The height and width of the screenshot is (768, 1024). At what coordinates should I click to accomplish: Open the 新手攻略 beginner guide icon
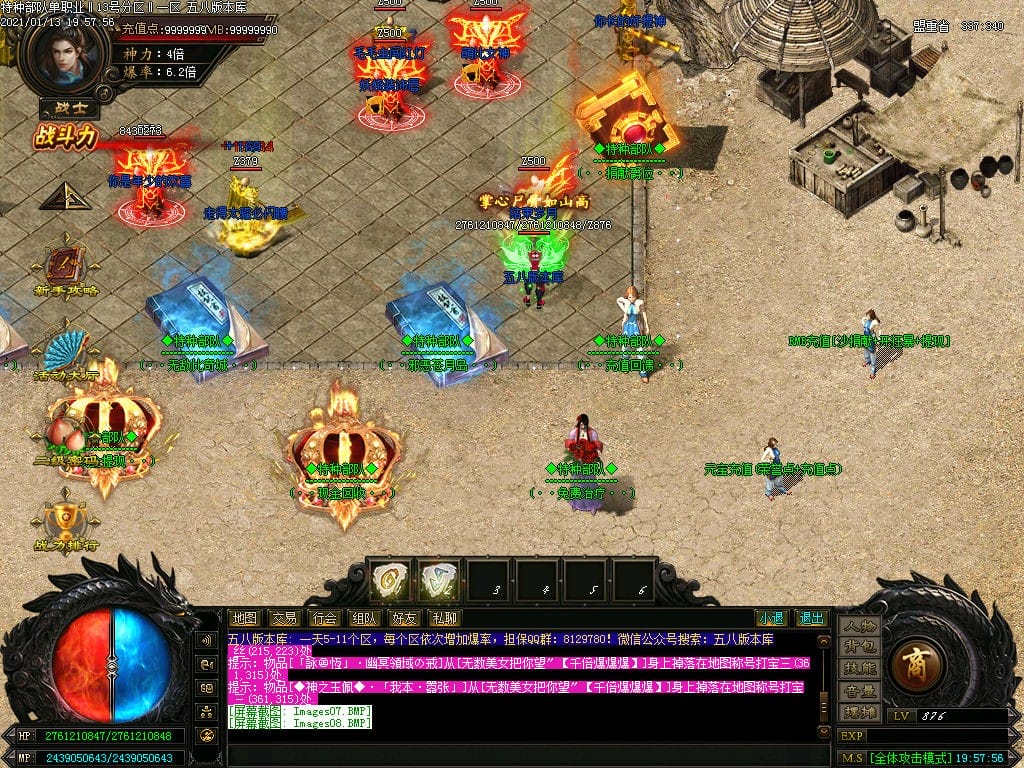[x=66, y=270]
